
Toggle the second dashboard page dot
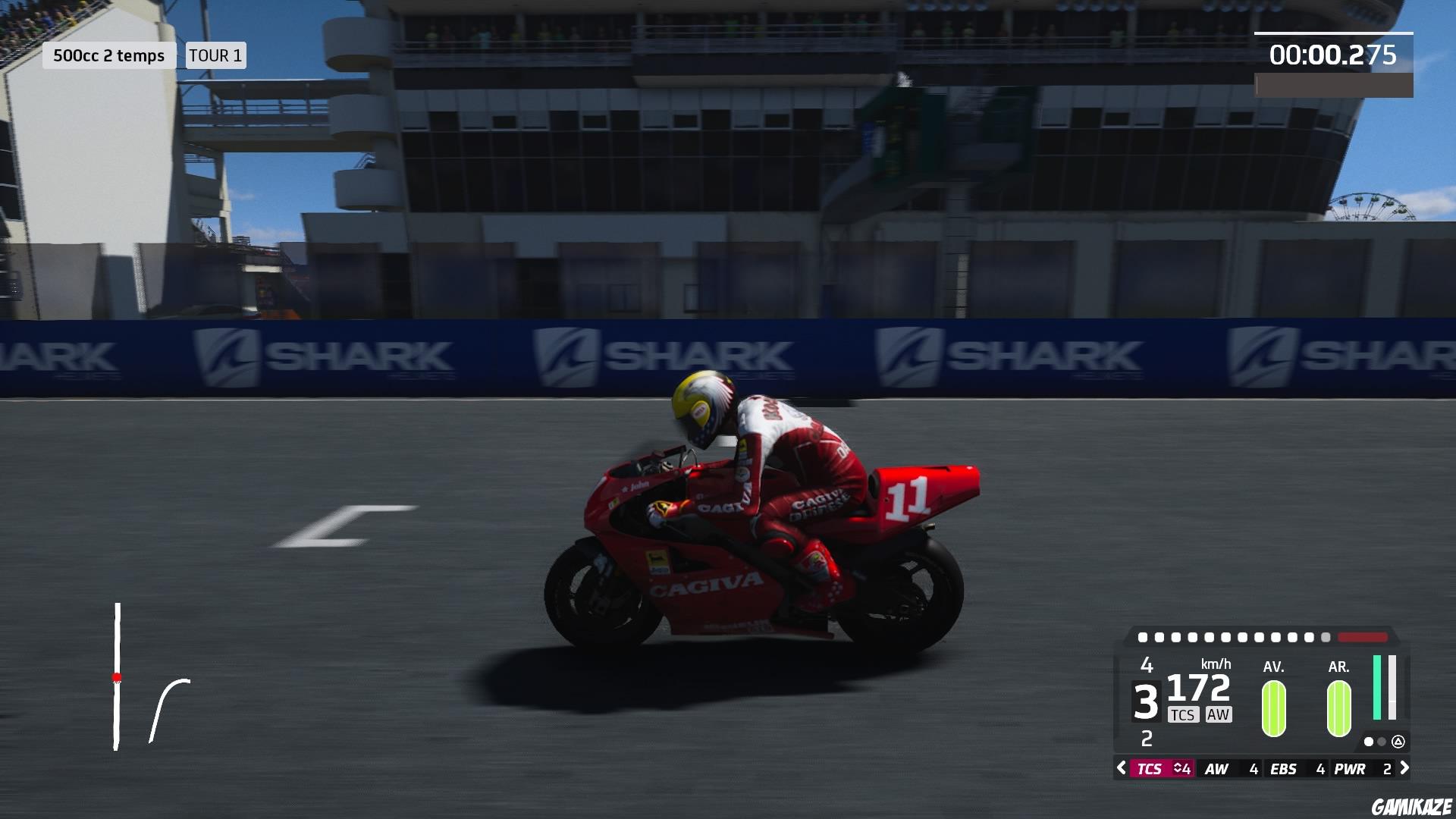pos(1382,742)
